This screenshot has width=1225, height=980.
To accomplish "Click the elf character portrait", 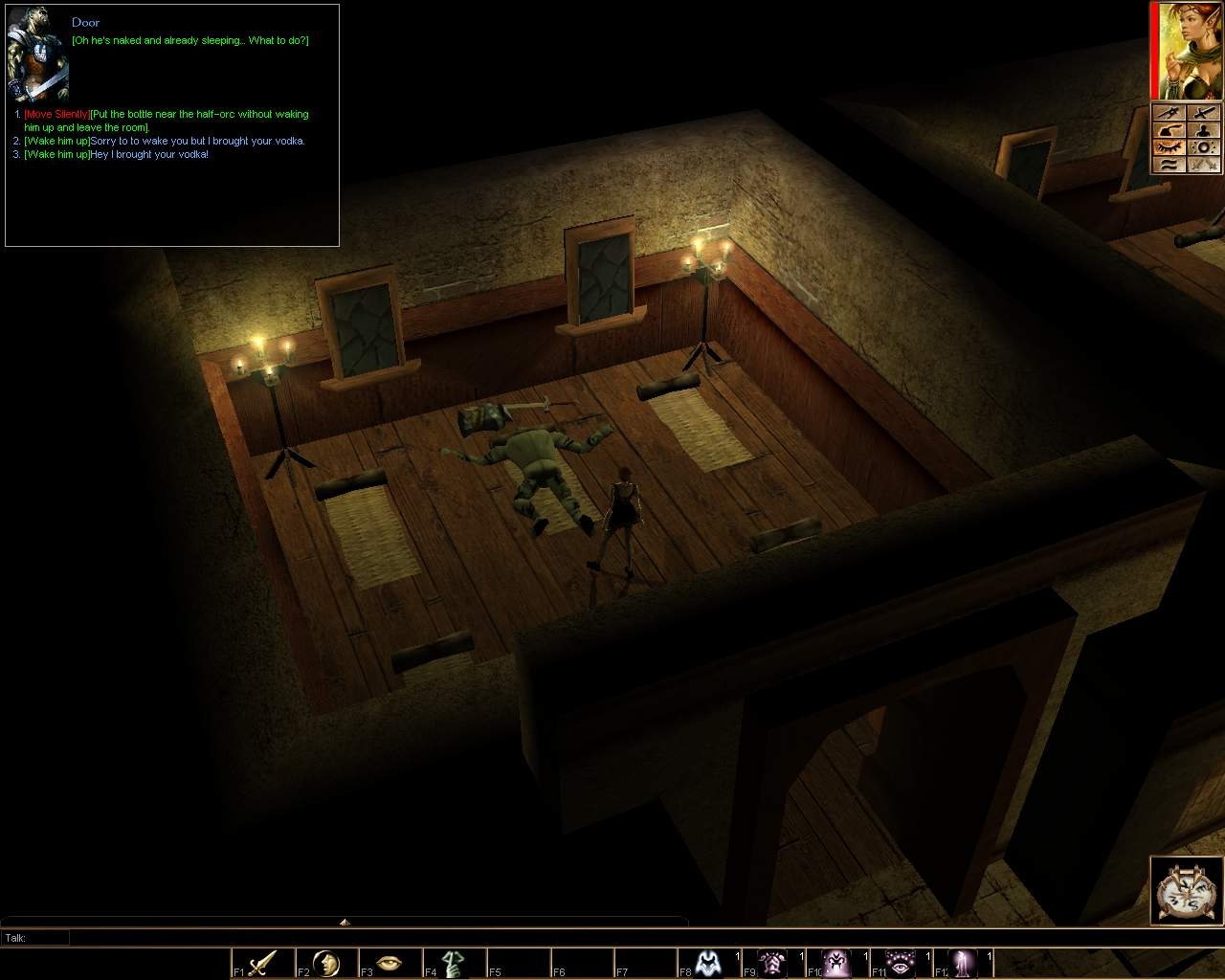I will click(1187, 50).
